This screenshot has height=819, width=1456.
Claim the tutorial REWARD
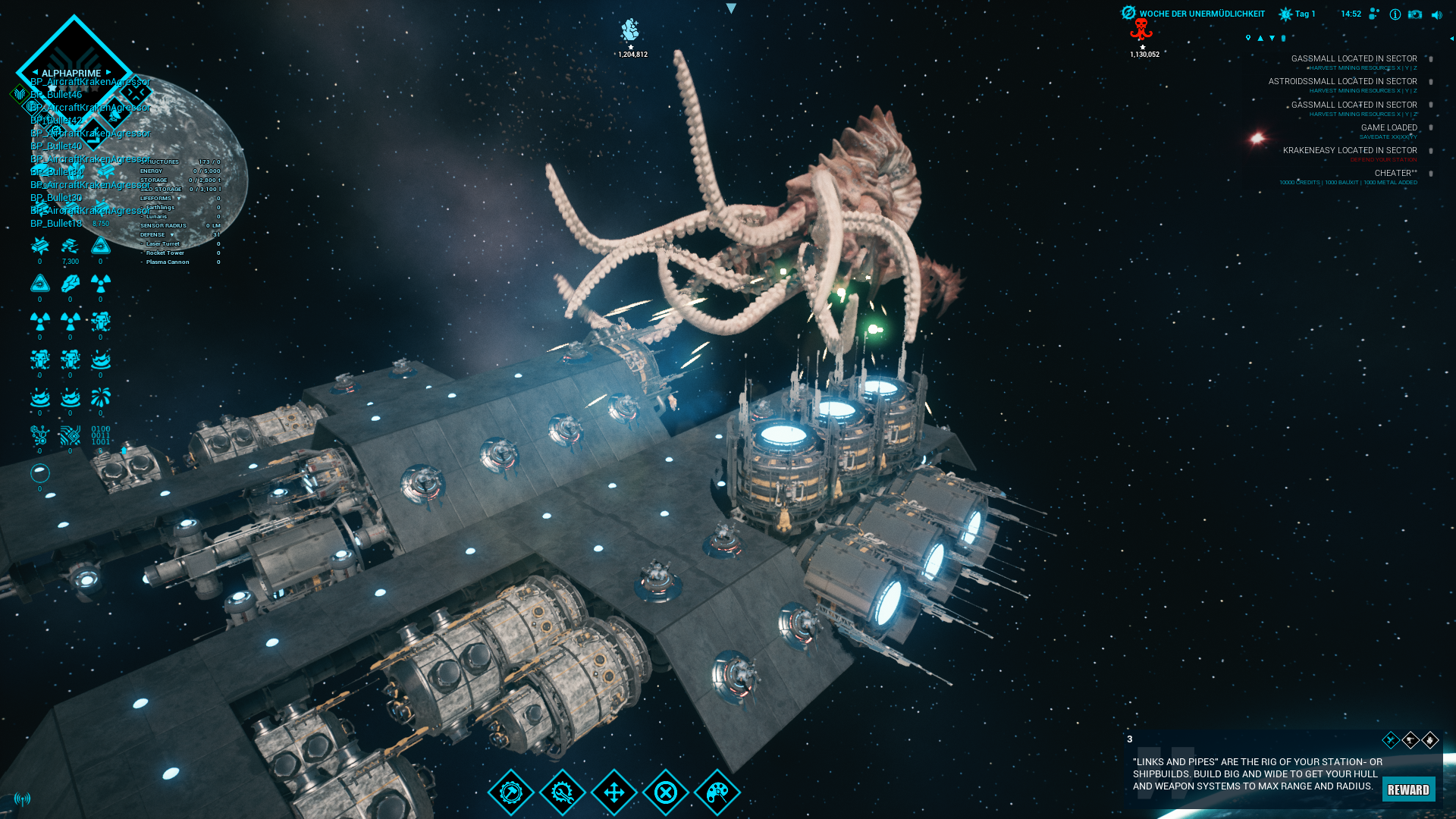point(1408,789)
